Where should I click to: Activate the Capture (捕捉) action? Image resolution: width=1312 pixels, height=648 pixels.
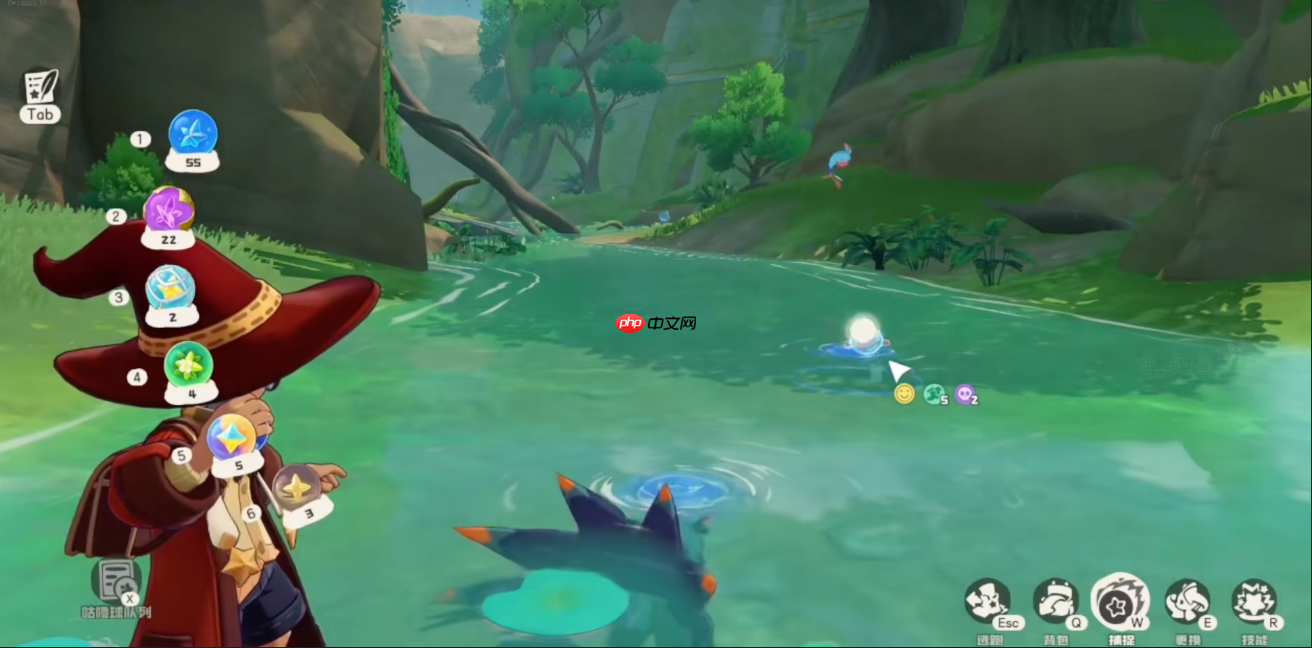coord(1120,602)
